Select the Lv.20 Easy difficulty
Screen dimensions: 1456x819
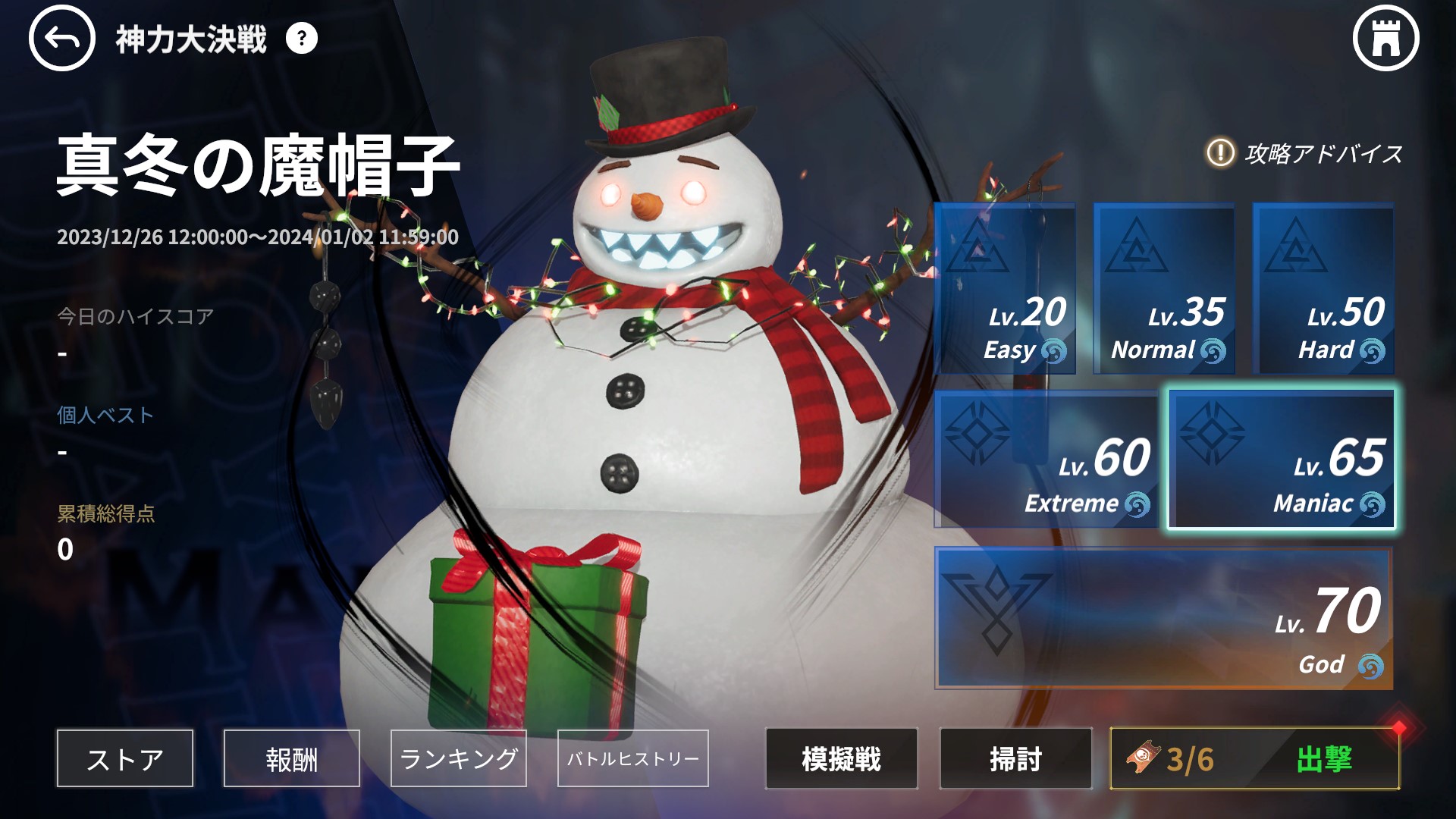coord(1007,288)
